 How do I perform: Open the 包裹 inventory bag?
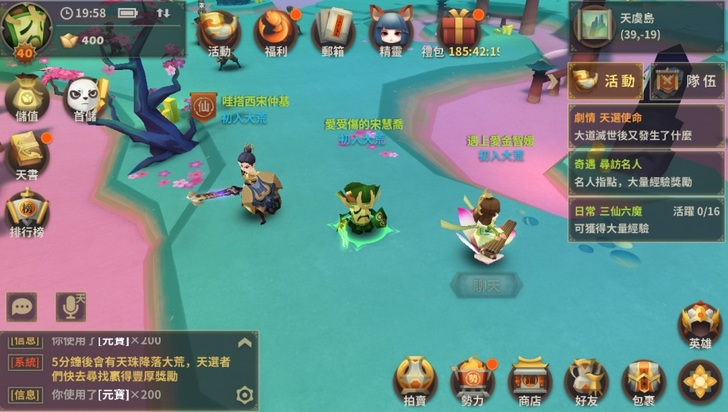coord(643,382)
